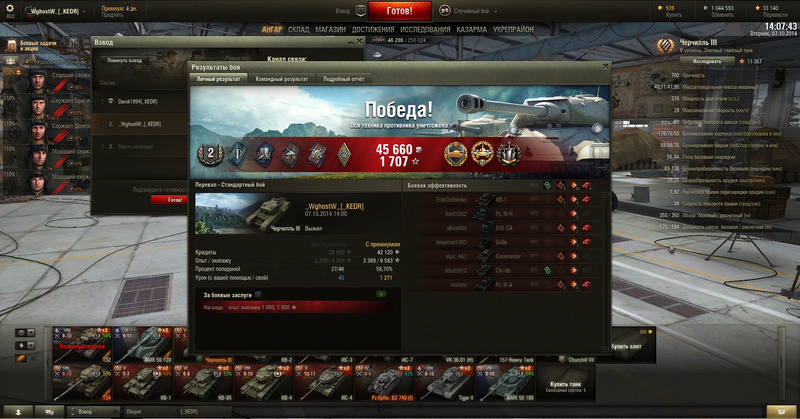Close the battle results window
This screenshot has width=800, height=419.
click(x=604, y=66)
